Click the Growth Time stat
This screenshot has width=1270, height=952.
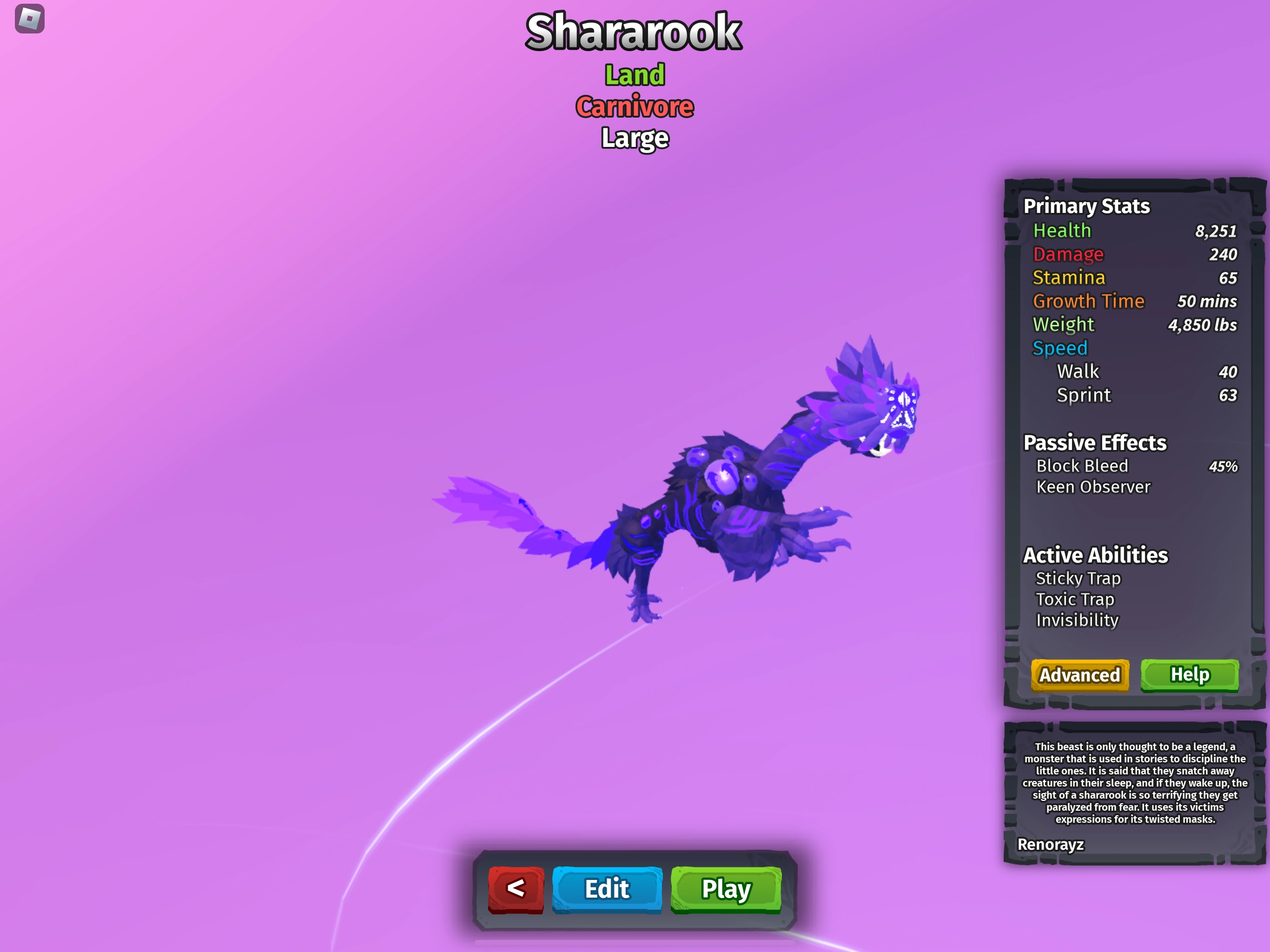(1089, 301)
